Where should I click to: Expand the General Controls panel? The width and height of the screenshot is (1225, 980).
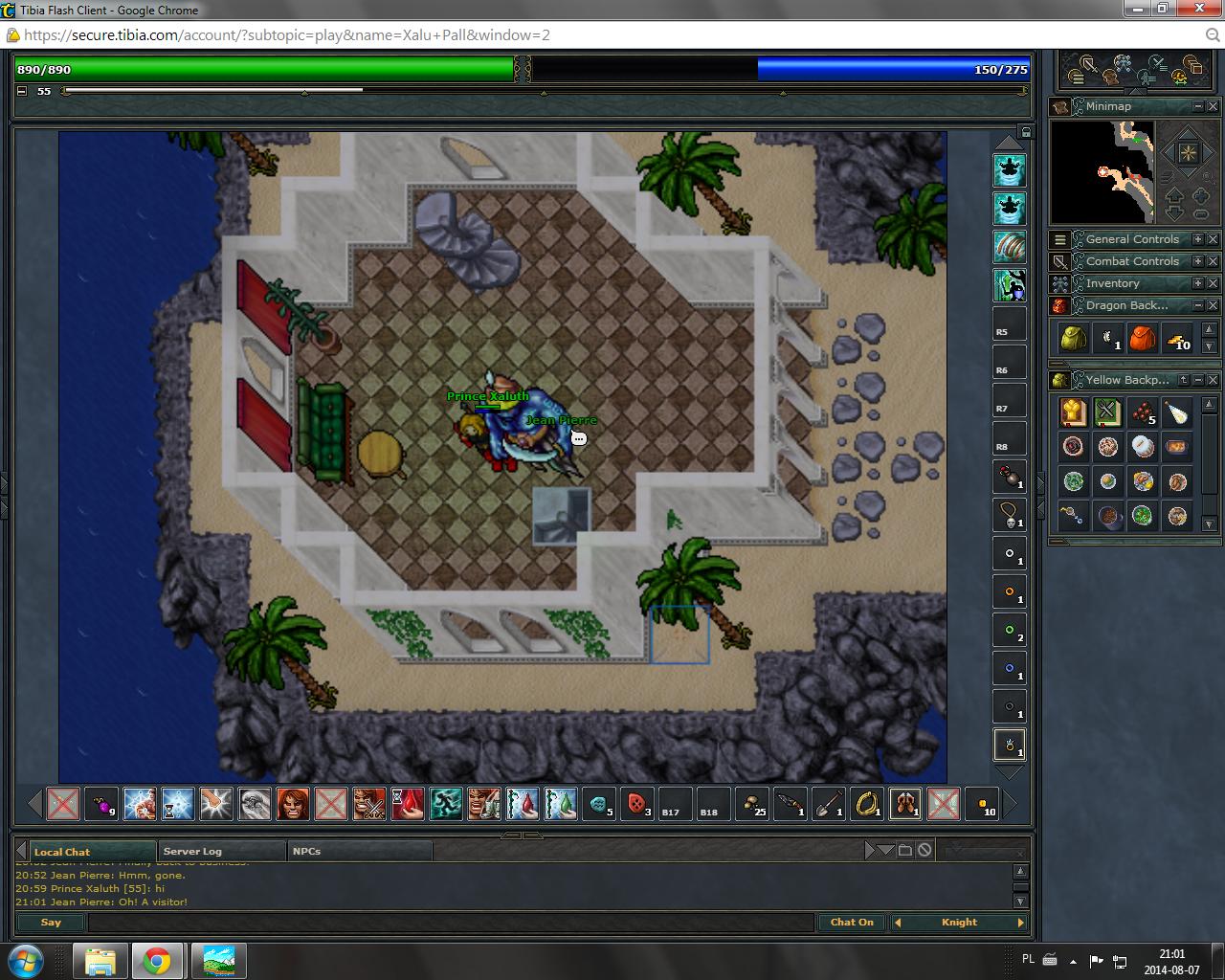[x=1197, y=239]
